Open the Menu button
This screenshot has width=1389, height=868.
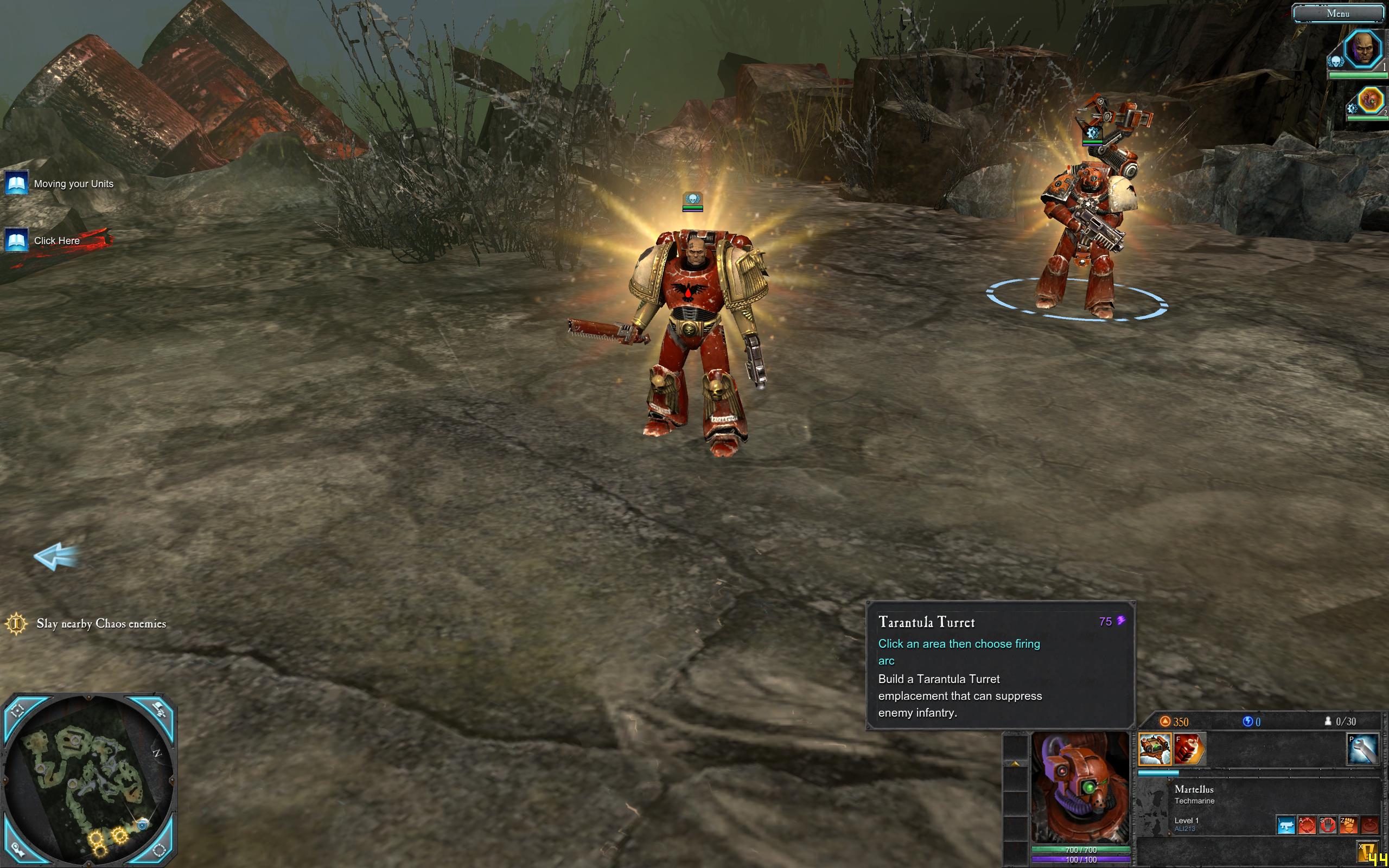coord(1337,13)
